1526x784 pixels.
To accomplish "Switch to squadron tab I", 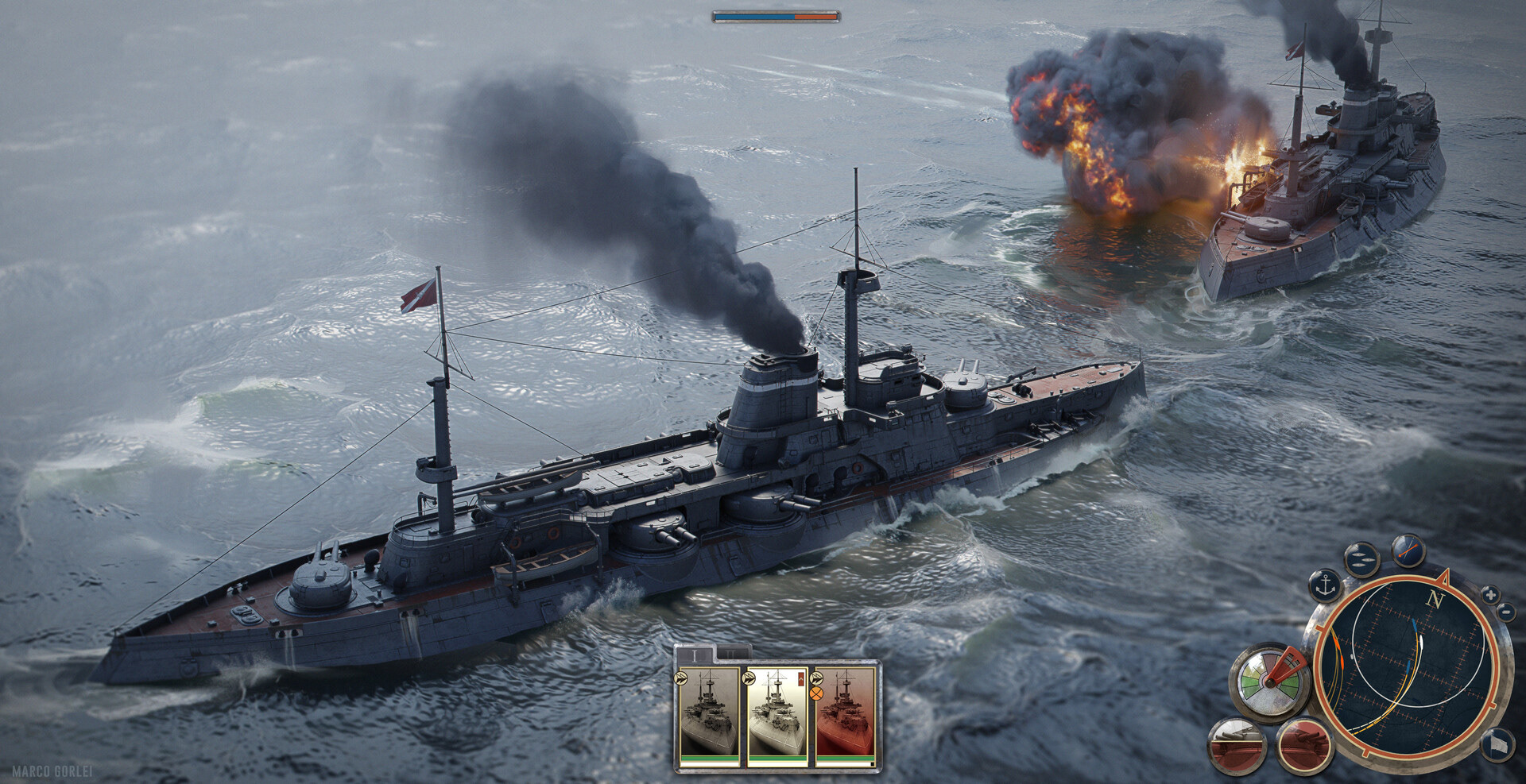I will point(695,655).
